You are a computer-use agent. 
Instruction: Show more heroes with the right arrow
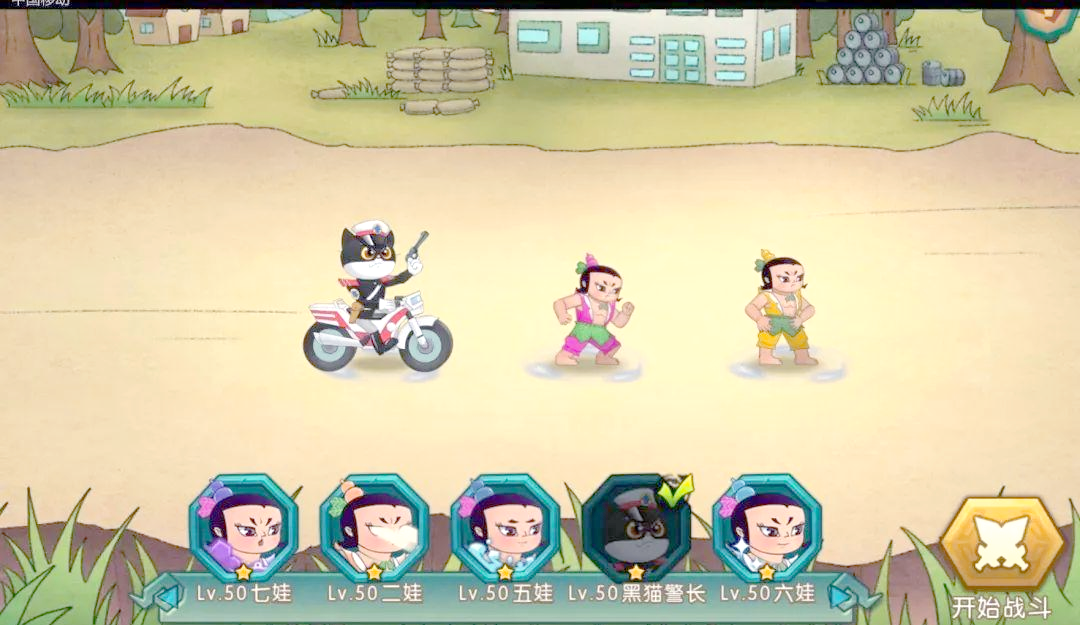point(851,596)
